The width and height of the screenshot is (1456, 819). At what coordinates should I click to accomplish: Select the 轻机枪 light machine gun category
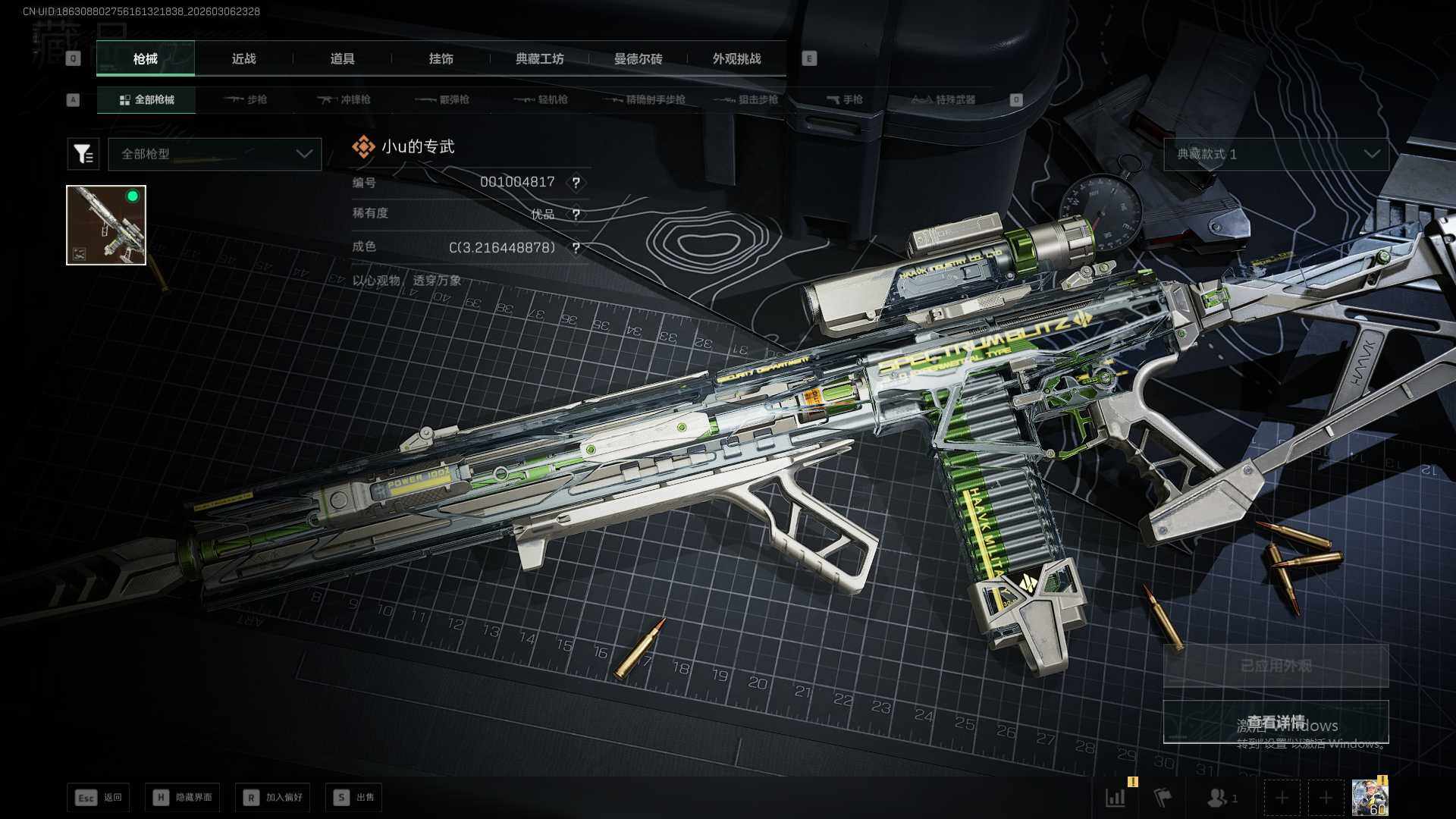[x=541, y=99]
